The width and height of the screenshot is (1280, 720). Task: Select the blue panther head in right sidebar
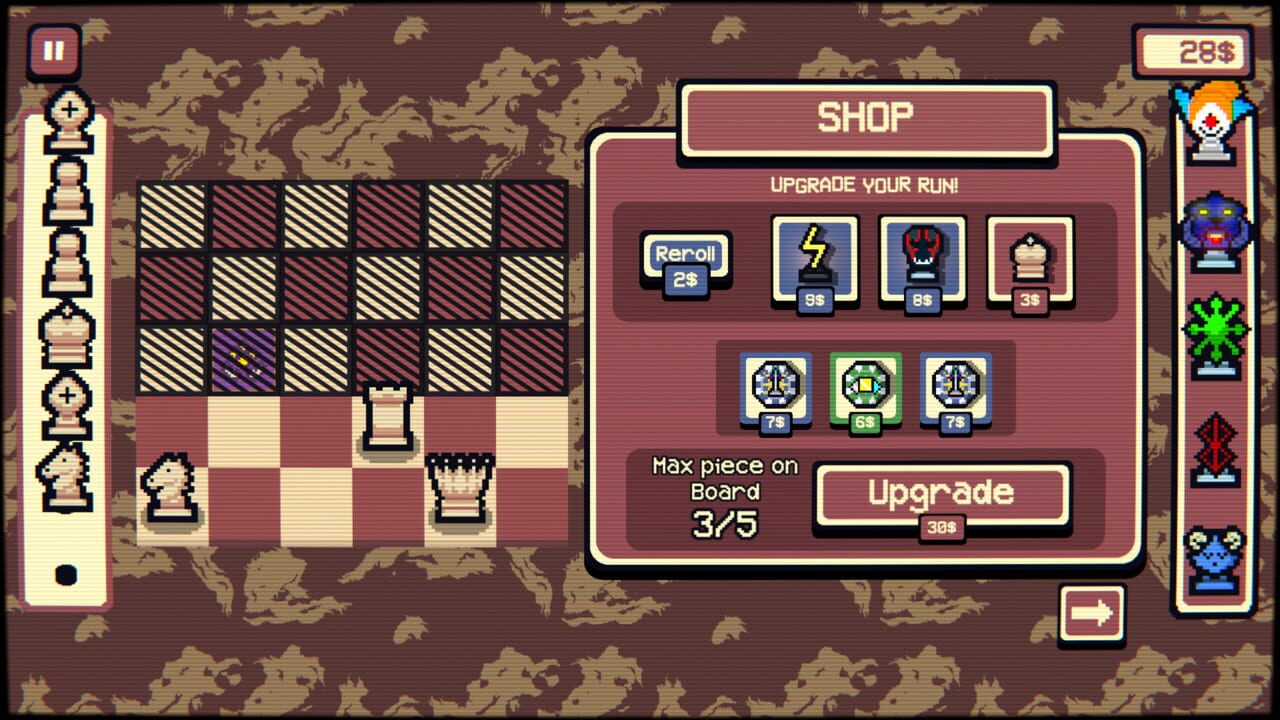tap(1213, 228)
